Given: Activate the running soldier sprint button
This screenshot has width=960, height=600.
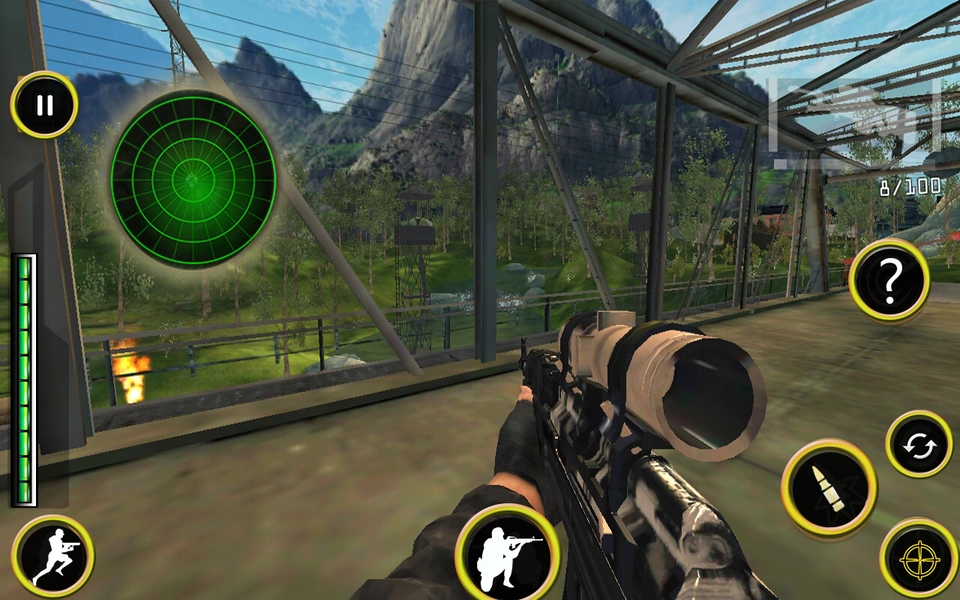Looking at the screenshot, I should pos(53,556).
